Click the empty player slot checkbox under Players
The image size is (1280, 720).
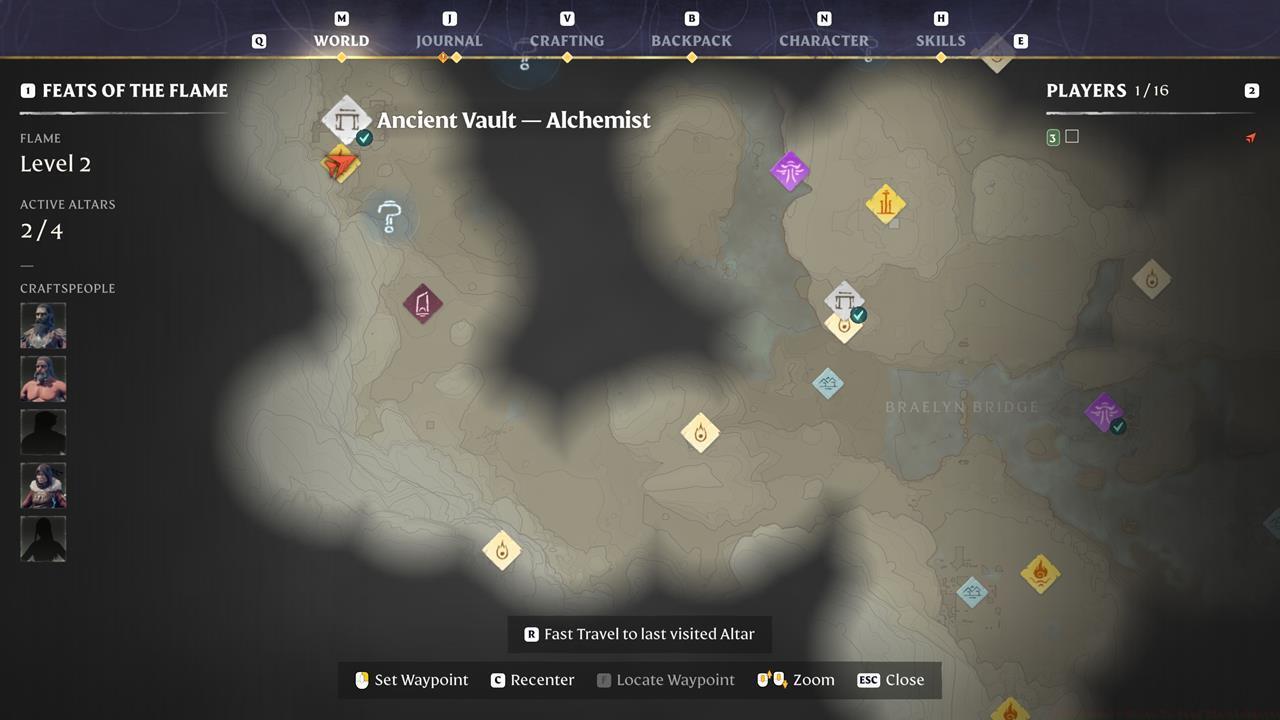coord(1072,136)
